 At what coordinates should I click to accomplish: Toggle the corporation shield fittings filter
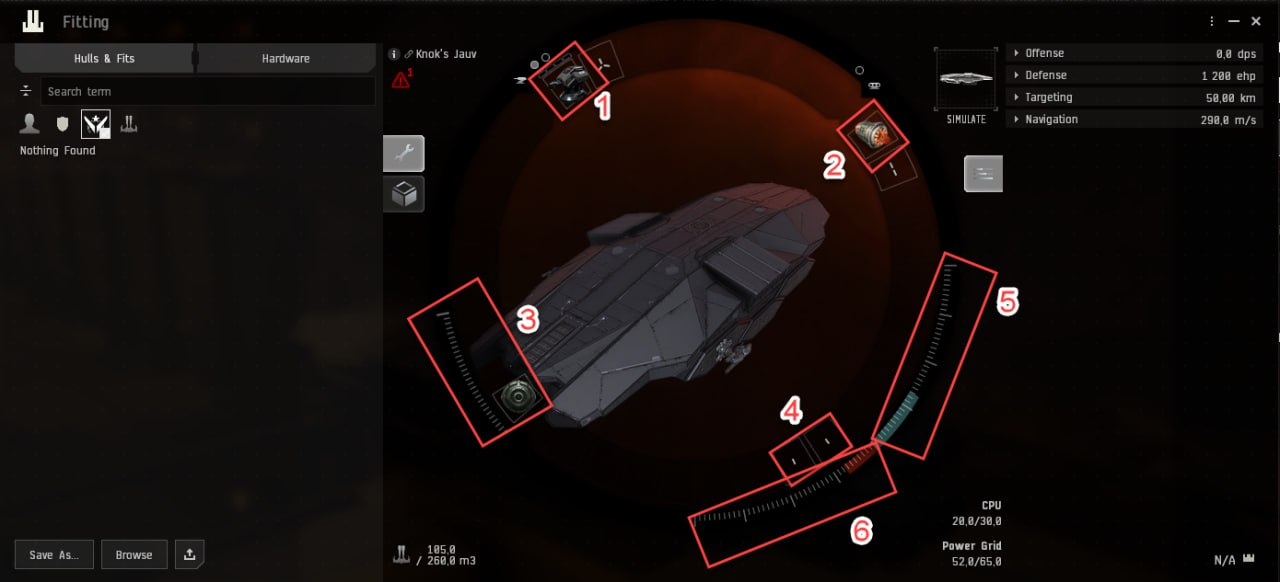62,124
